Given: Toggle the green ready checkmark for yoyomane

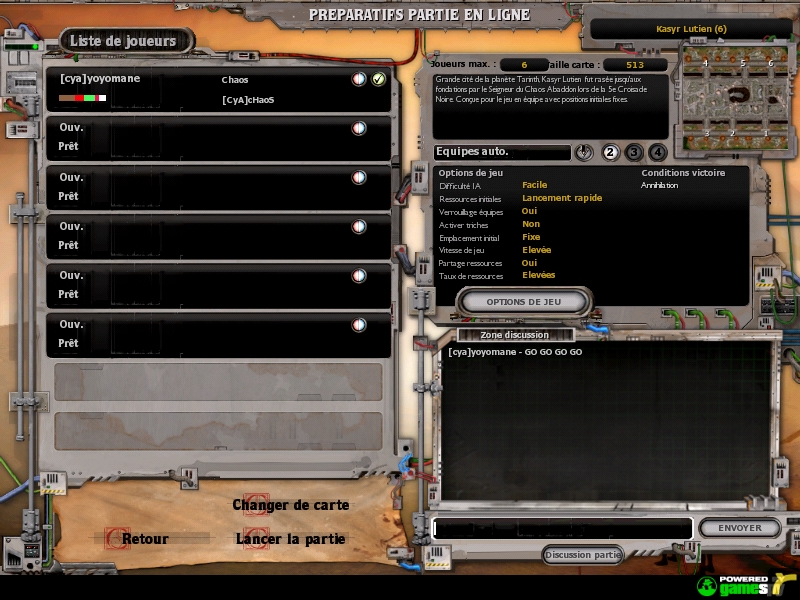Looking at the screenshot, I should tap(378, 79).
